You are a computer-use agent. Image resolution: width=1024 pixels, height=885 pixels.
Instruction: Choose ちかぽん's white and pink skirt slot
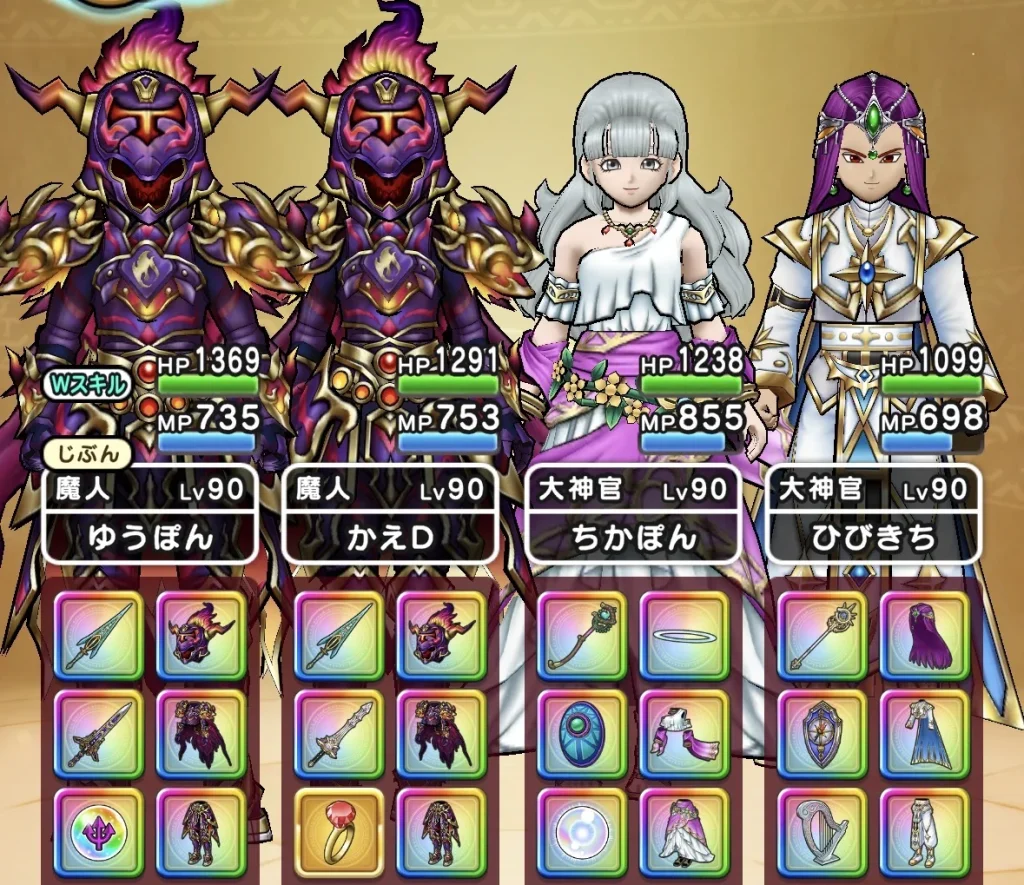pos(683,832)
